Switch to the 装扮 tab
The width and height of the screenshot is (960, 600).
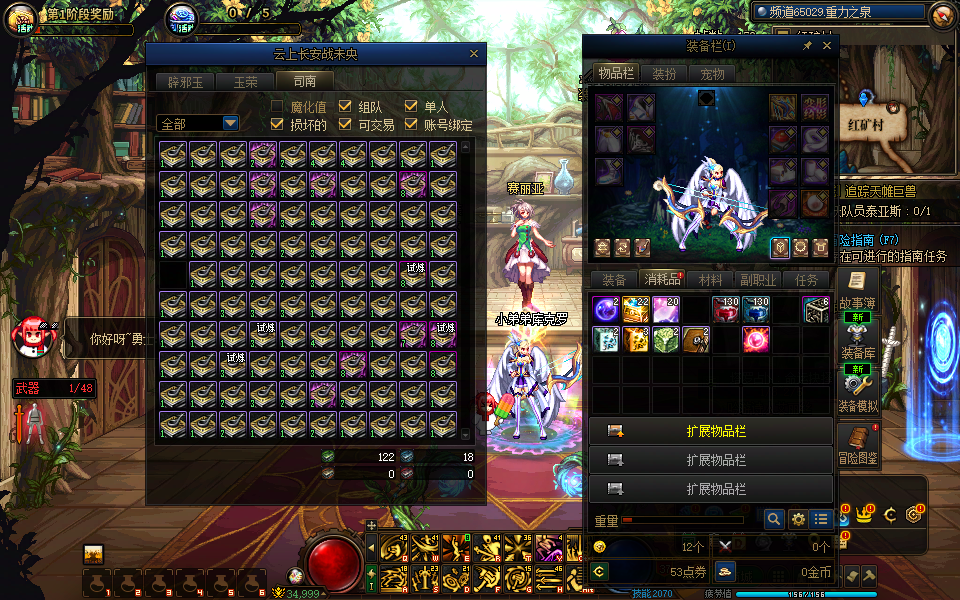pyautogui.click(x=663, y=73)
